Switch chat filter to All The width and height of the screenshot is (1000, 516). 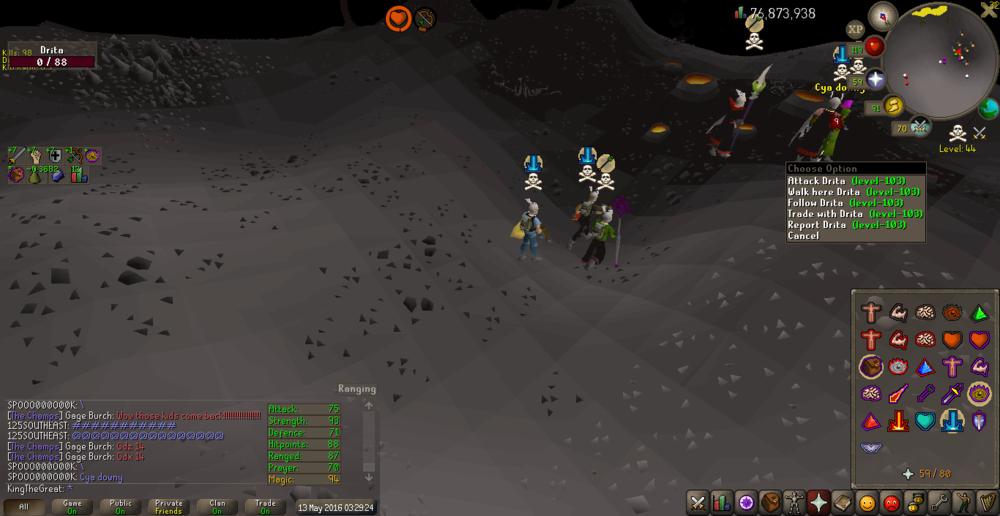pyautogui.click(x=24, y=507)
